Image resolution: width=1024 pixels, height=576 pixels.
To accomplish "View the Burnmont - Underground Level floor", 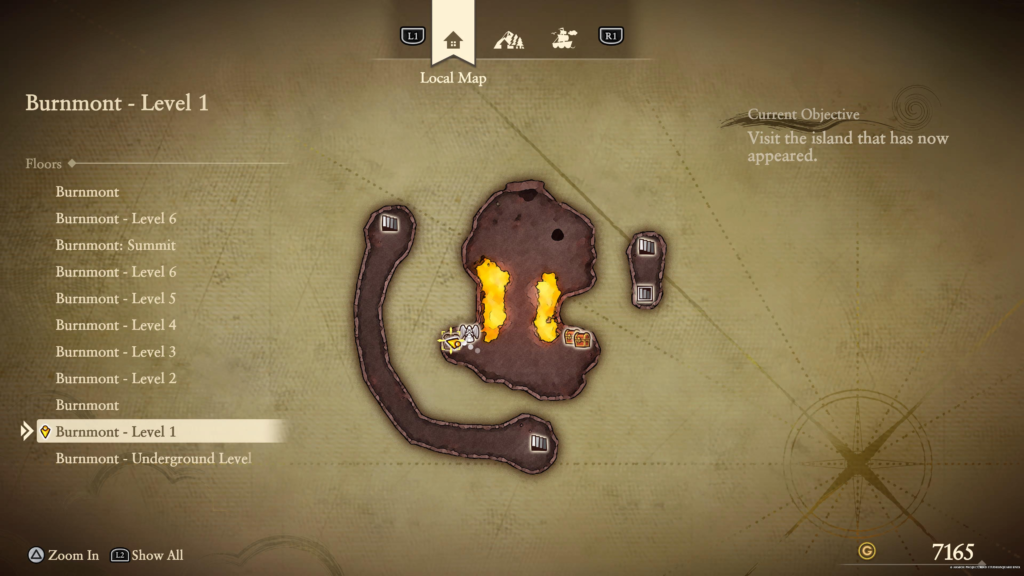I will click(x=153, y=458).
